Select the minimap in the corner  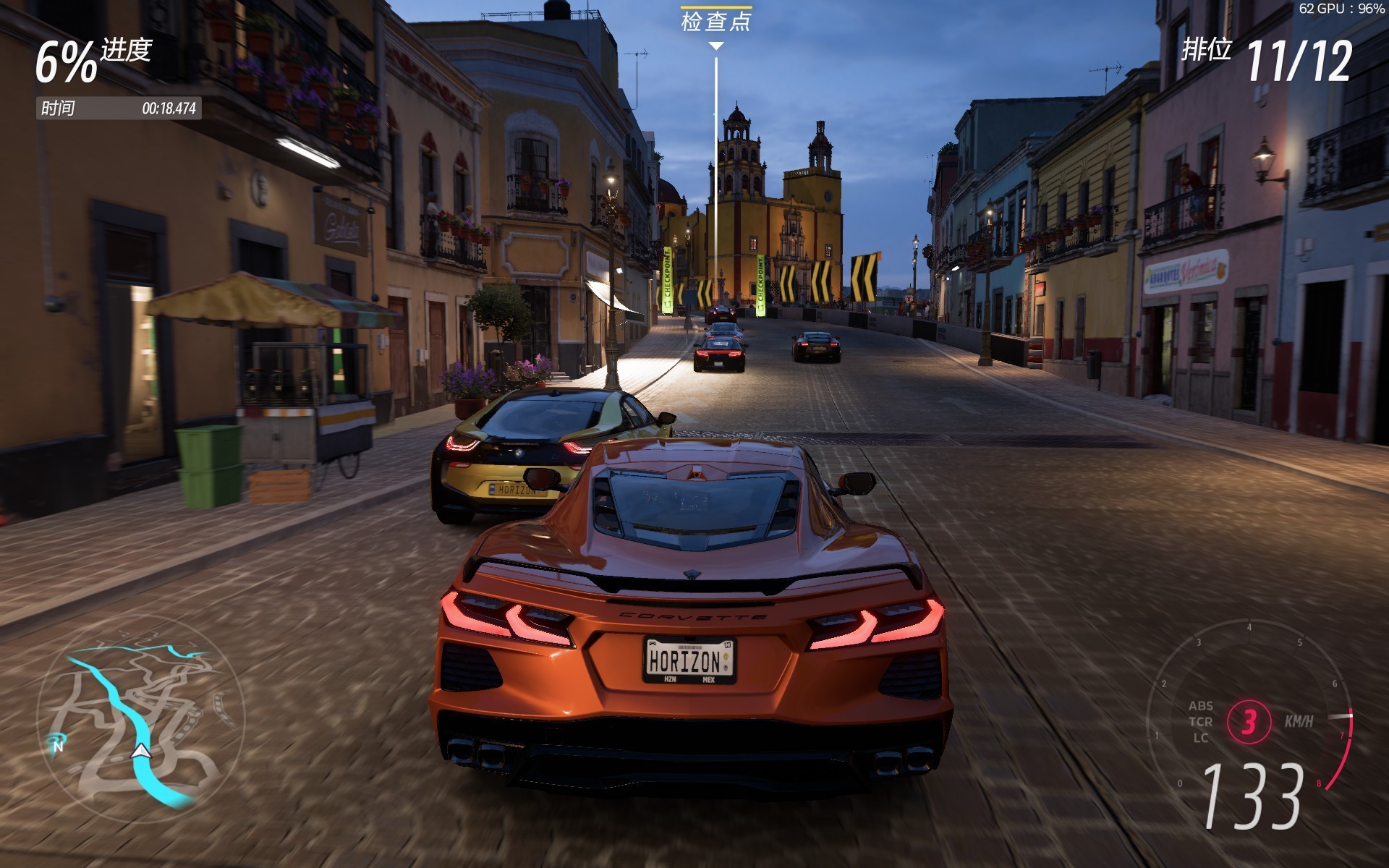(141, 731)
